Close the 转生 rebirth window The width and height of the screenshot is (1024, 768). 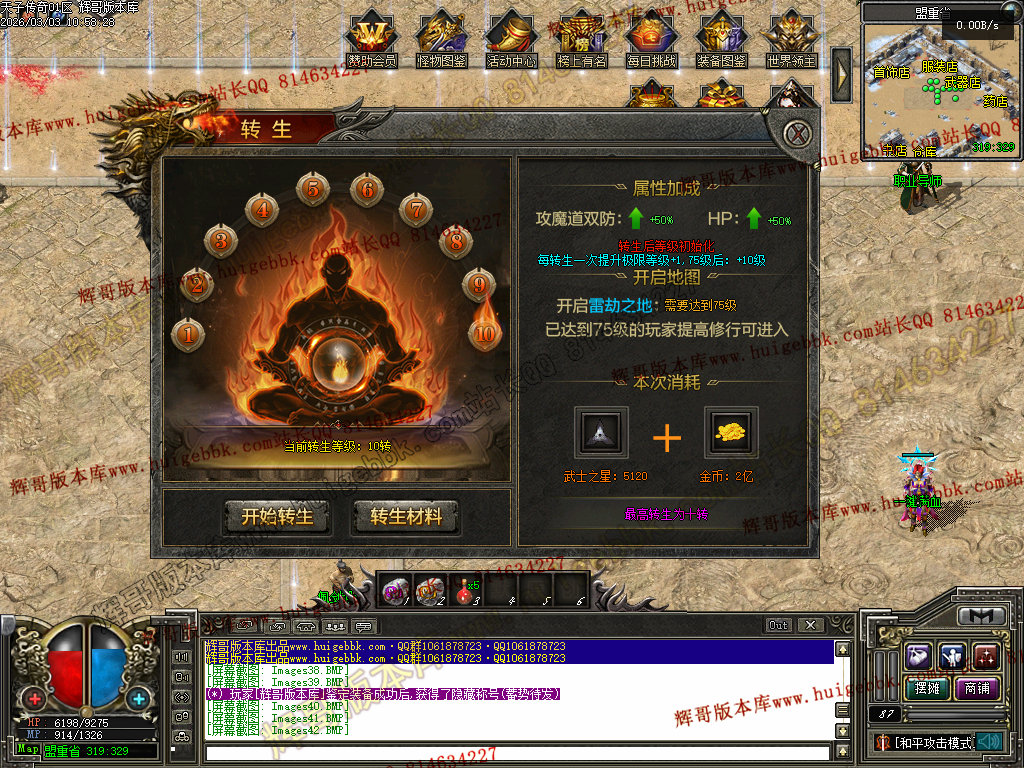click(x=796, y=133)
